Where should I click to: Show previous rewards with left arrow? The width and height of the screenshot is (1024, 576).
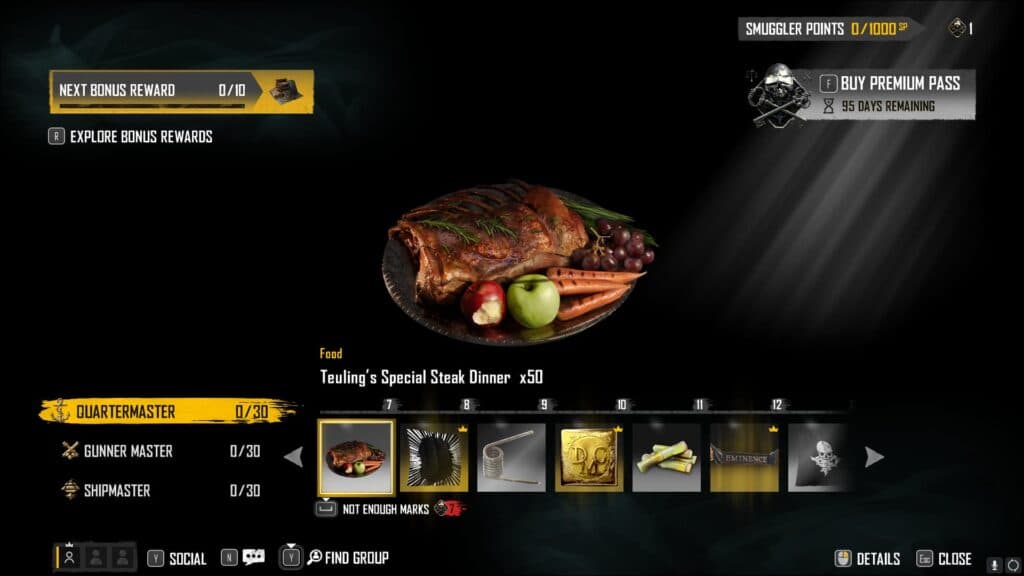pyautogui.click(x=294, y=457)
